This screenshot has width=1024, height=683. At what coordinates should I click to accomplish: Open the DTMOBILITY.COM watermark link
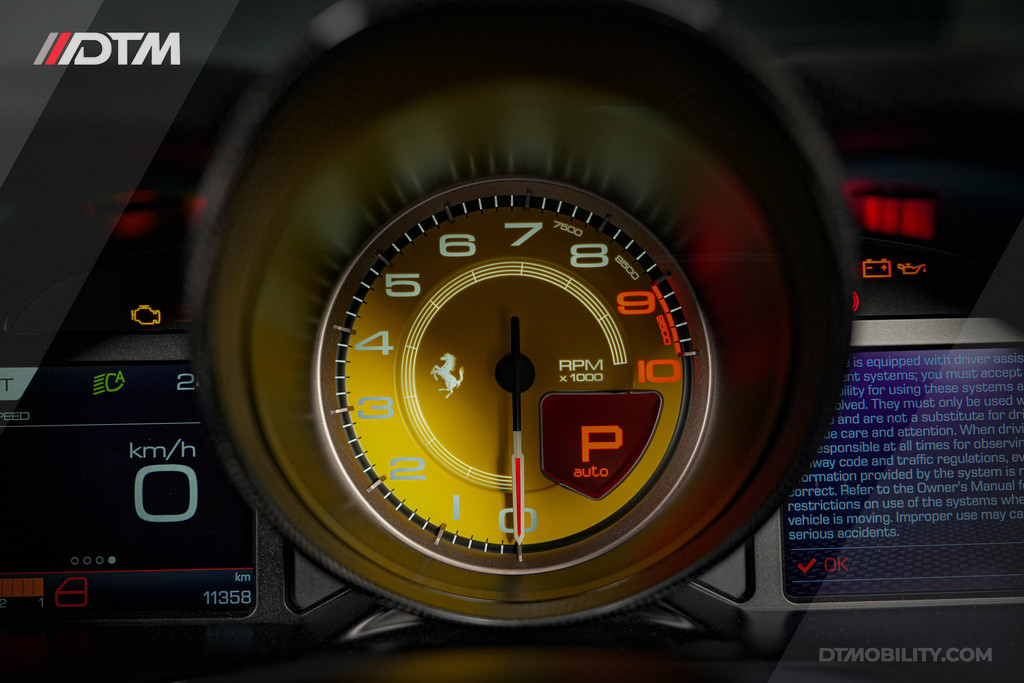click(905, 655)
